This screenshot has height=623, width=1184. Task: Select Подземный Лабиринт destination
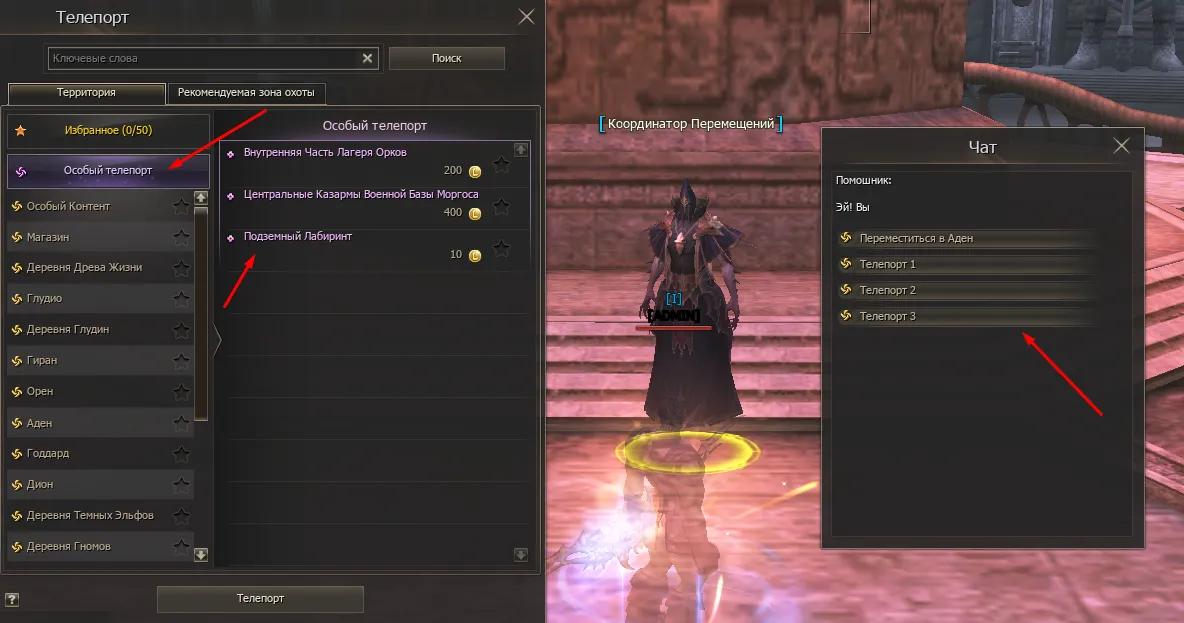(x=298, y=237)
